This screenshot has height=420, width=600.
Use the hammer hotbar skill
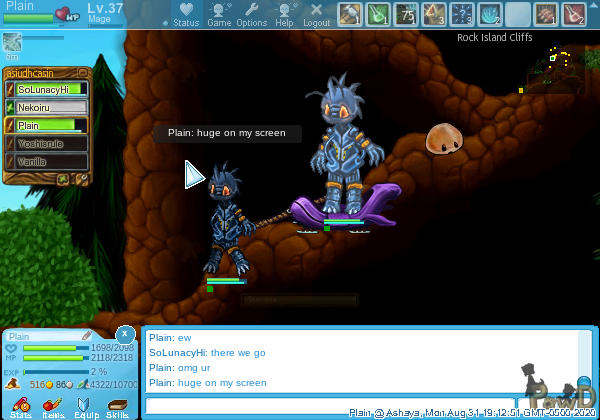[349, 14]
